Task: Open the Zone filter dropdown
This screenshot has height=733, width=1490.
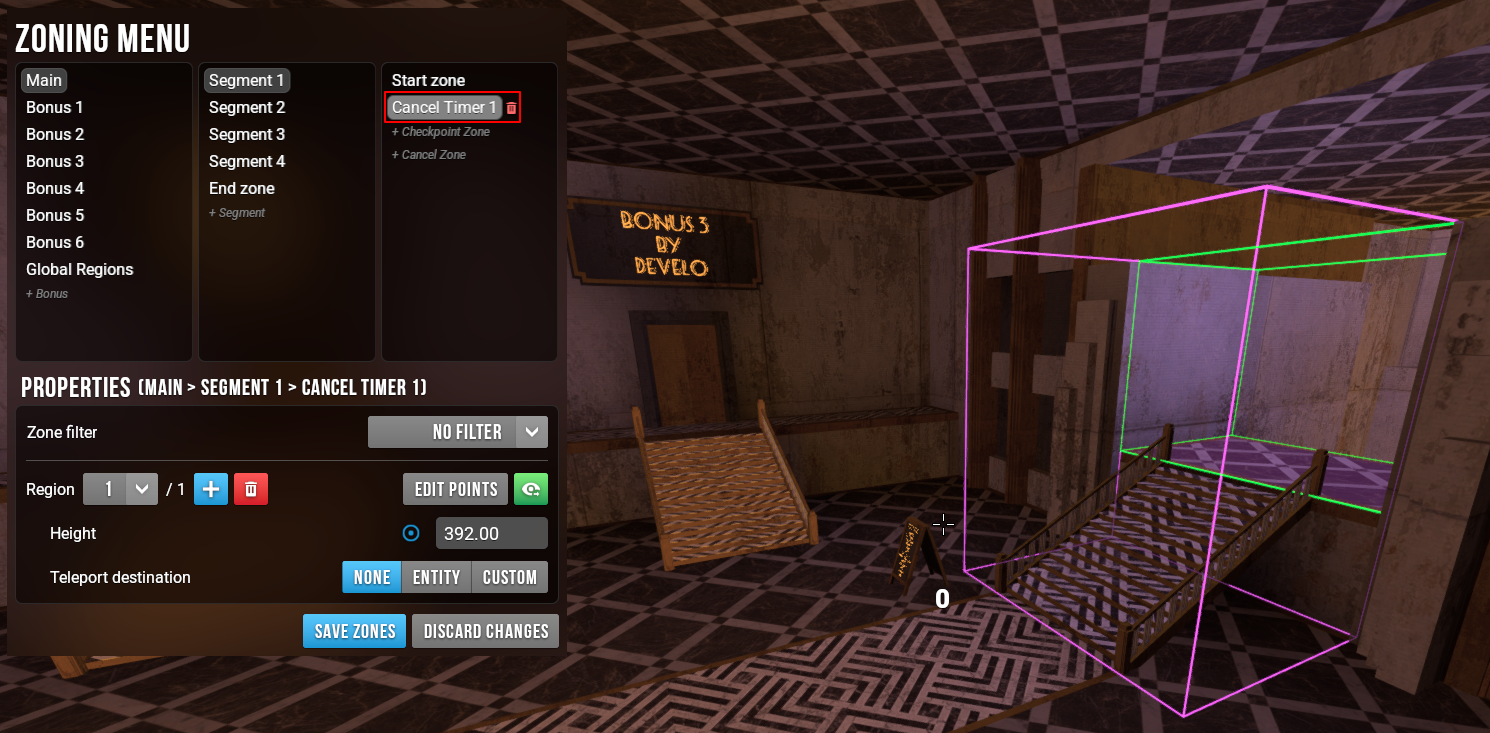Action: (x=458, y=432)
